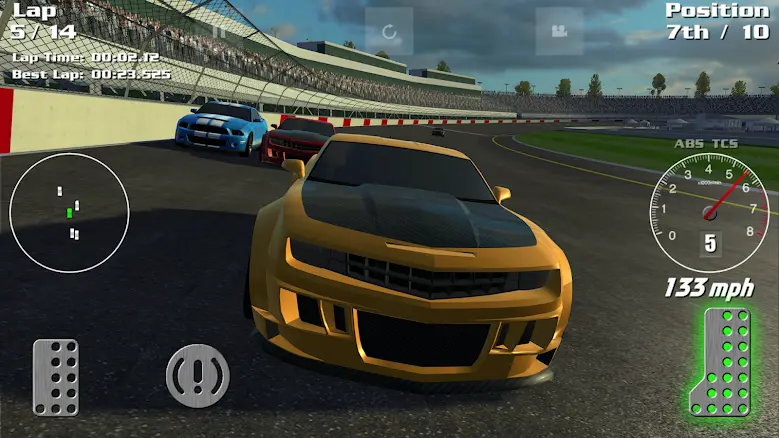This screenshot has height=438, width=779.
Task: Restart the race using the circular arrow
Action: click(389, 31)
